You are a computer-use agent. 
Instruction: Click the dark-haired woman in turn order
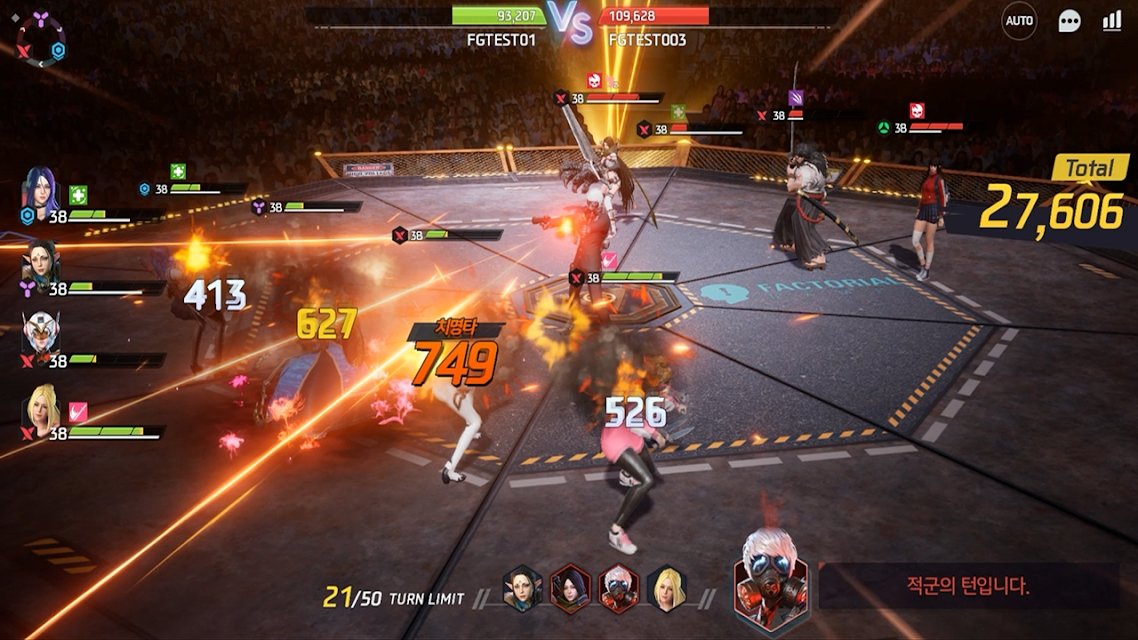[x=571, y=588]
